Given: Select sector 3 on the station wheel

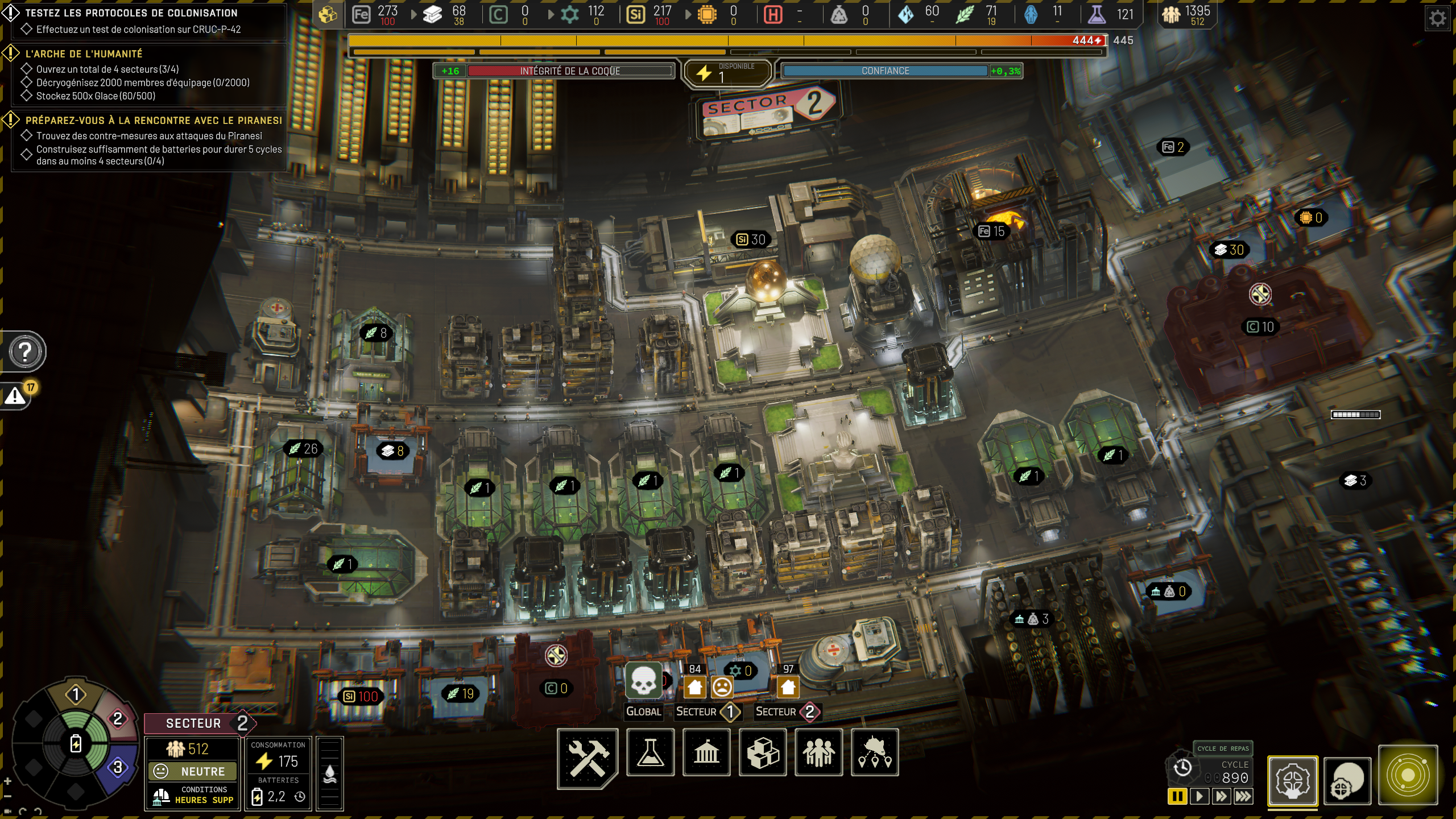Looking at the screenshot, I should (x=118, y=767).
